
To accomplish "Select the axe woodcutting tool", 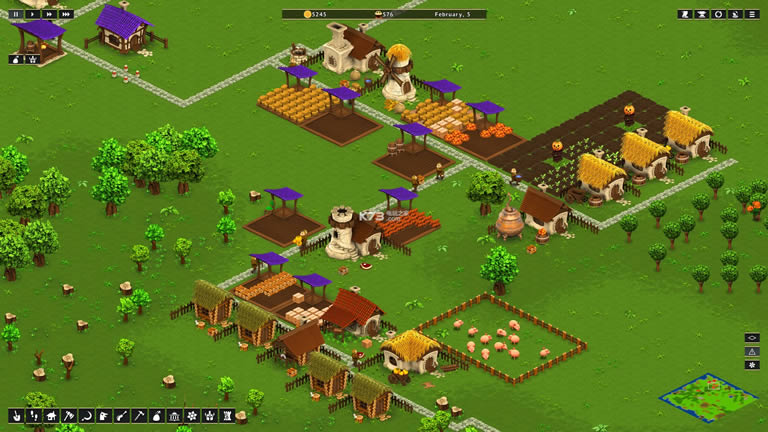I will [69, 415].
